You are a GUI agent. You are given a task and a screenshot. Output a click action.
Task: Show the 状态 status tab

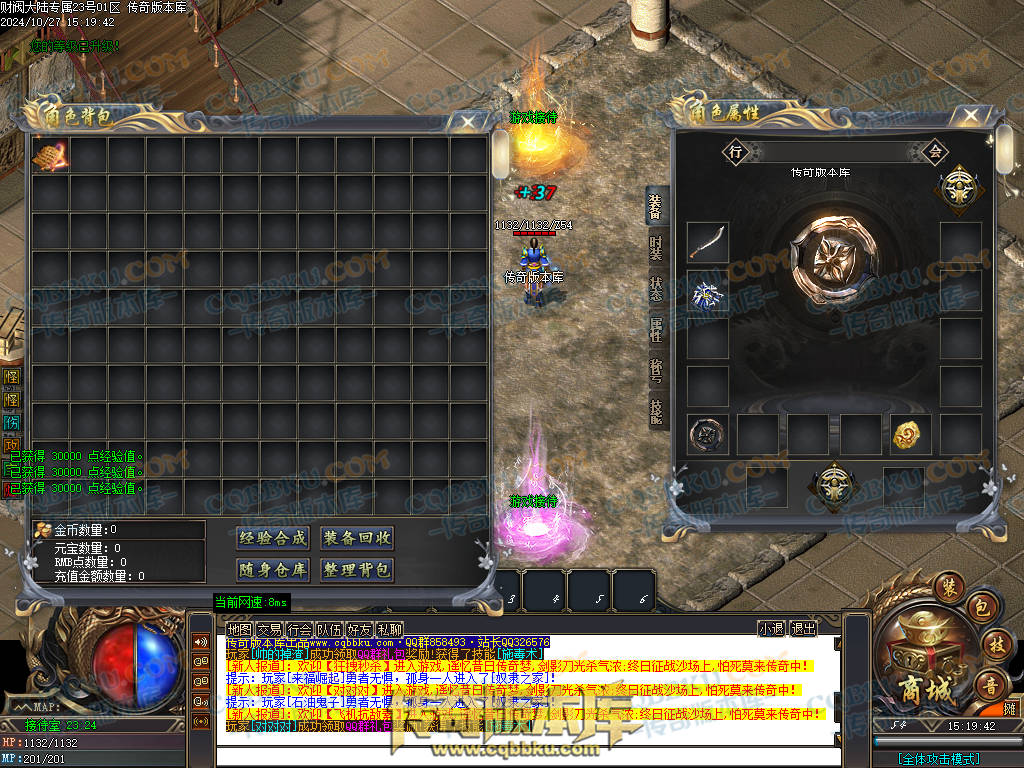click(656, 288)
